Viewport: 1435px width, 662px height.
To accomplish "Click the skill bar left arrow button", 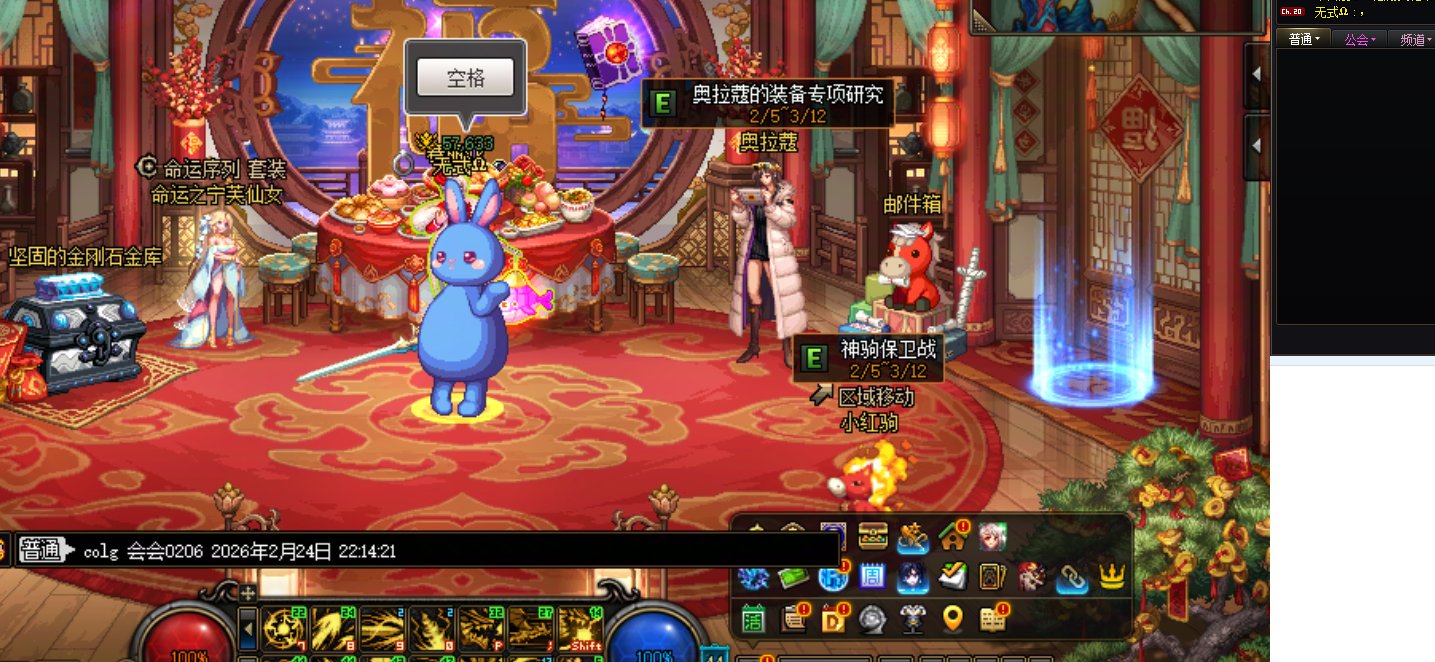I will (x=248, y=629).
